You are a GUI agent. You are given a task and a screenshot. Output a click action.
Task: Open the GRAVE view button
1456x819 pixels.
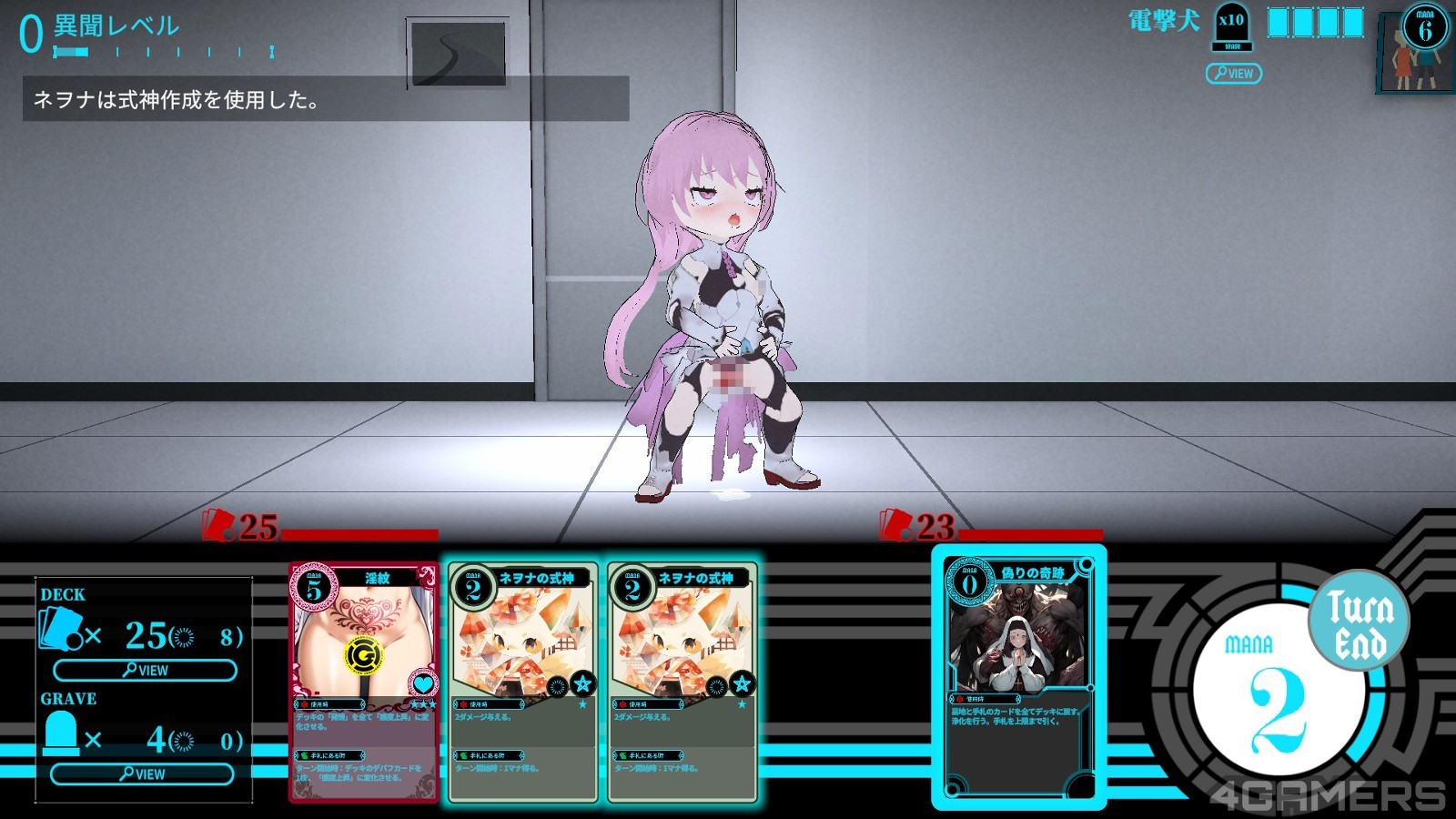(142, 774)
